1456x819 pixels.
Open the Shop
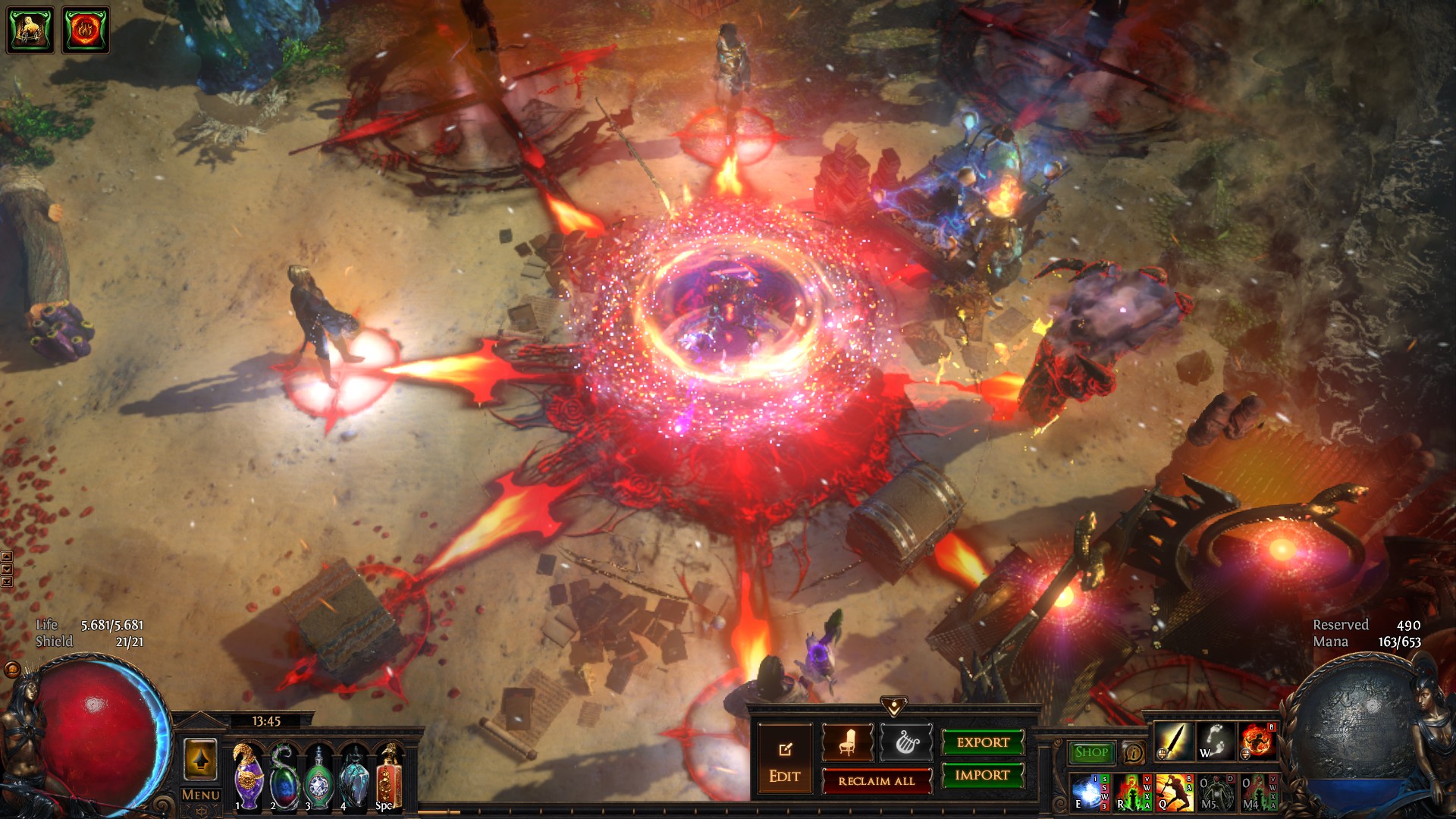(x=1090, y=752)
